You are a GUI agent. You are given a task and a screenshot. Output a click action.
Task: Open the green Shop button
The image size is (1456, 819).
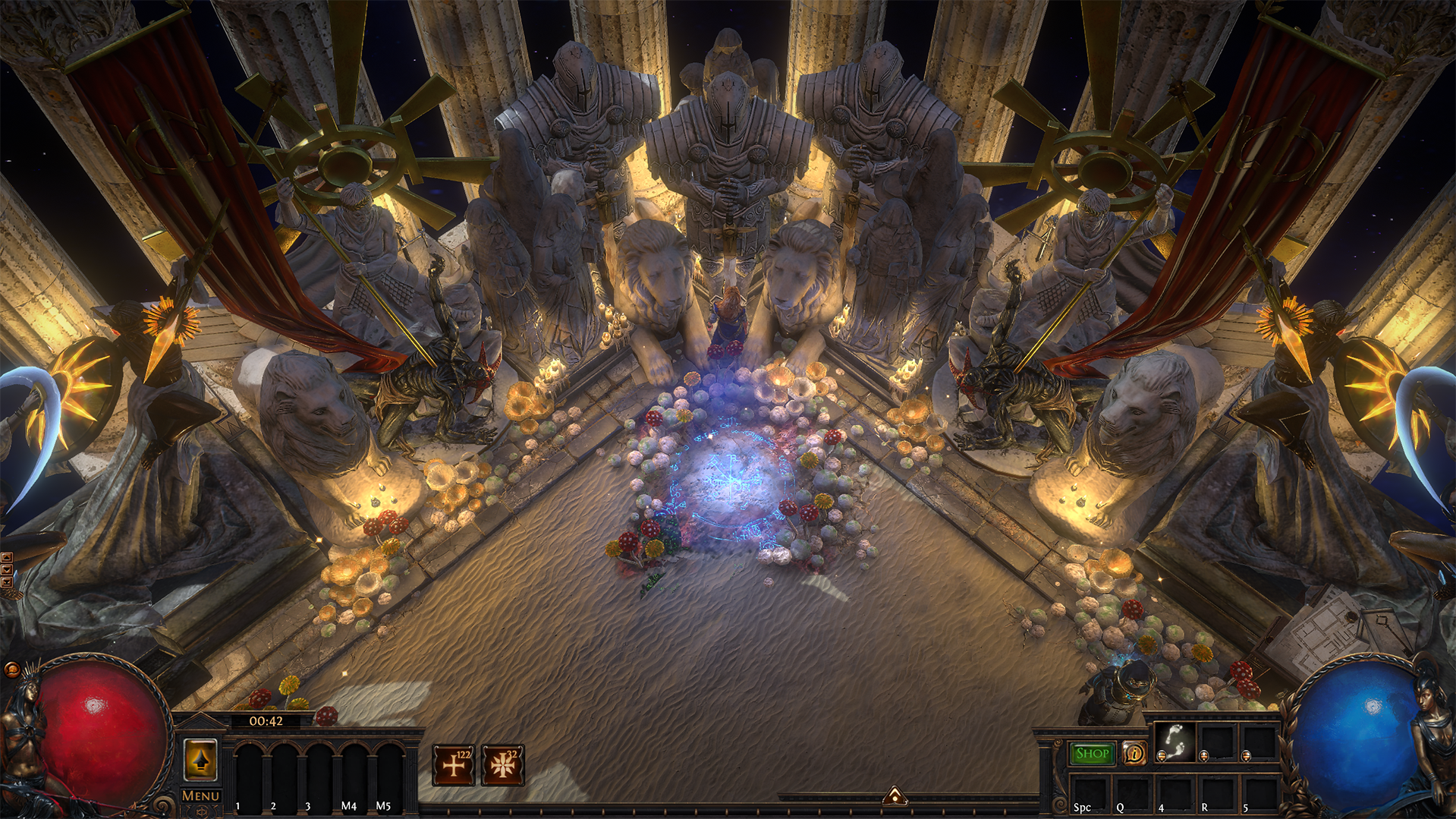pyautogui.click(x=1092, y=753)
